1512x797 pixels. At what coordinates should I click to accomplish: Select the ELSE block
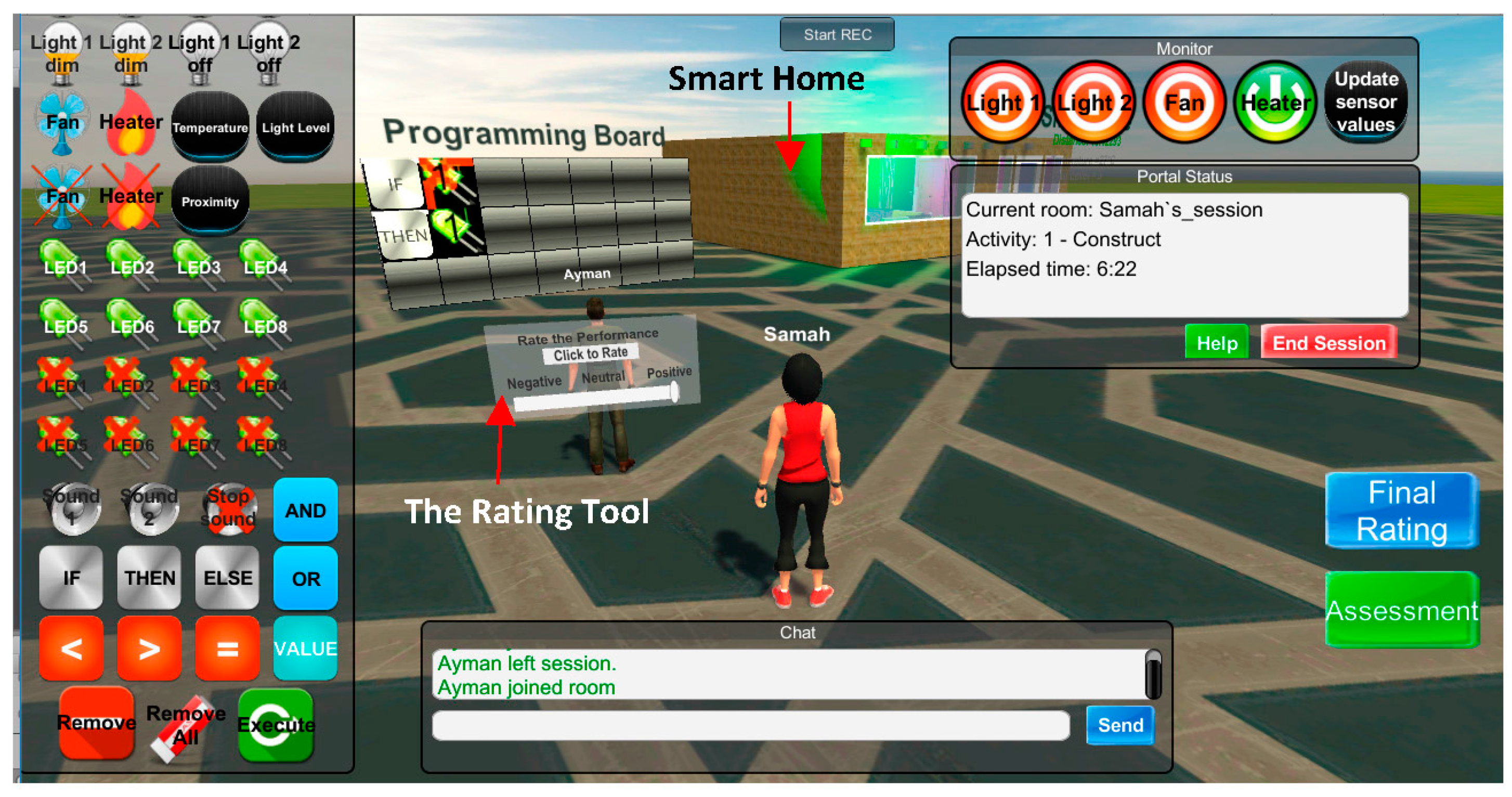tap(227, 578)
